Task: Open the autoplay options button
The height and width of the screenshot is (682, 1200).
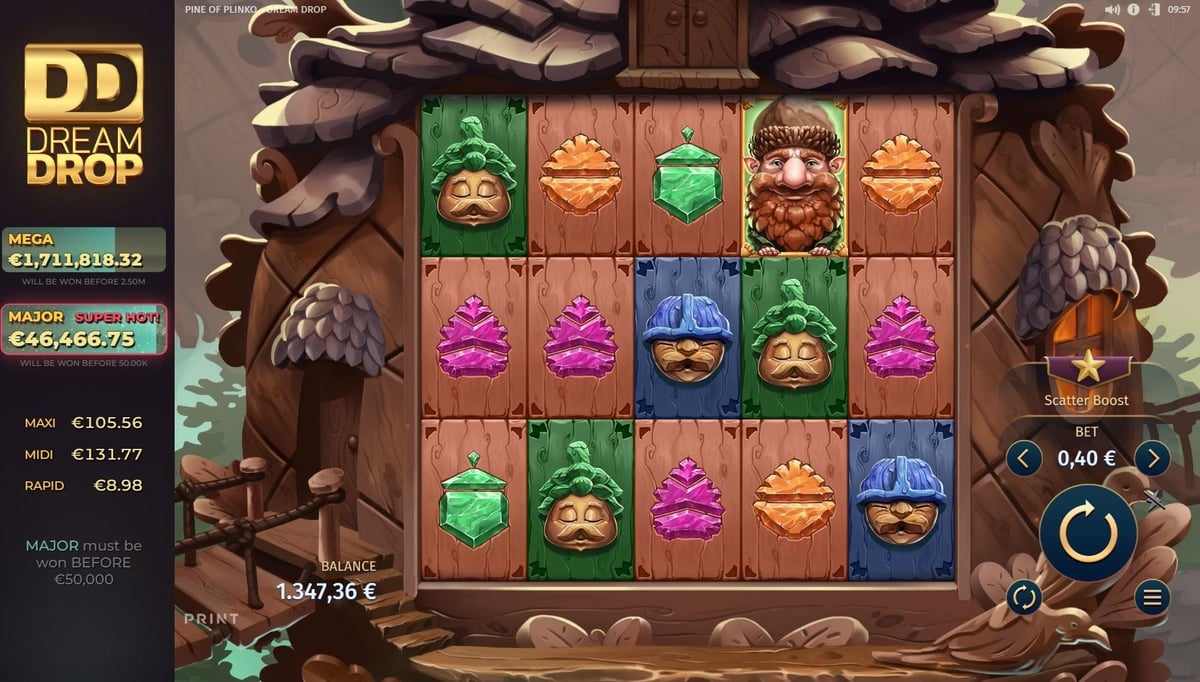Action: tap(1024, 598)
